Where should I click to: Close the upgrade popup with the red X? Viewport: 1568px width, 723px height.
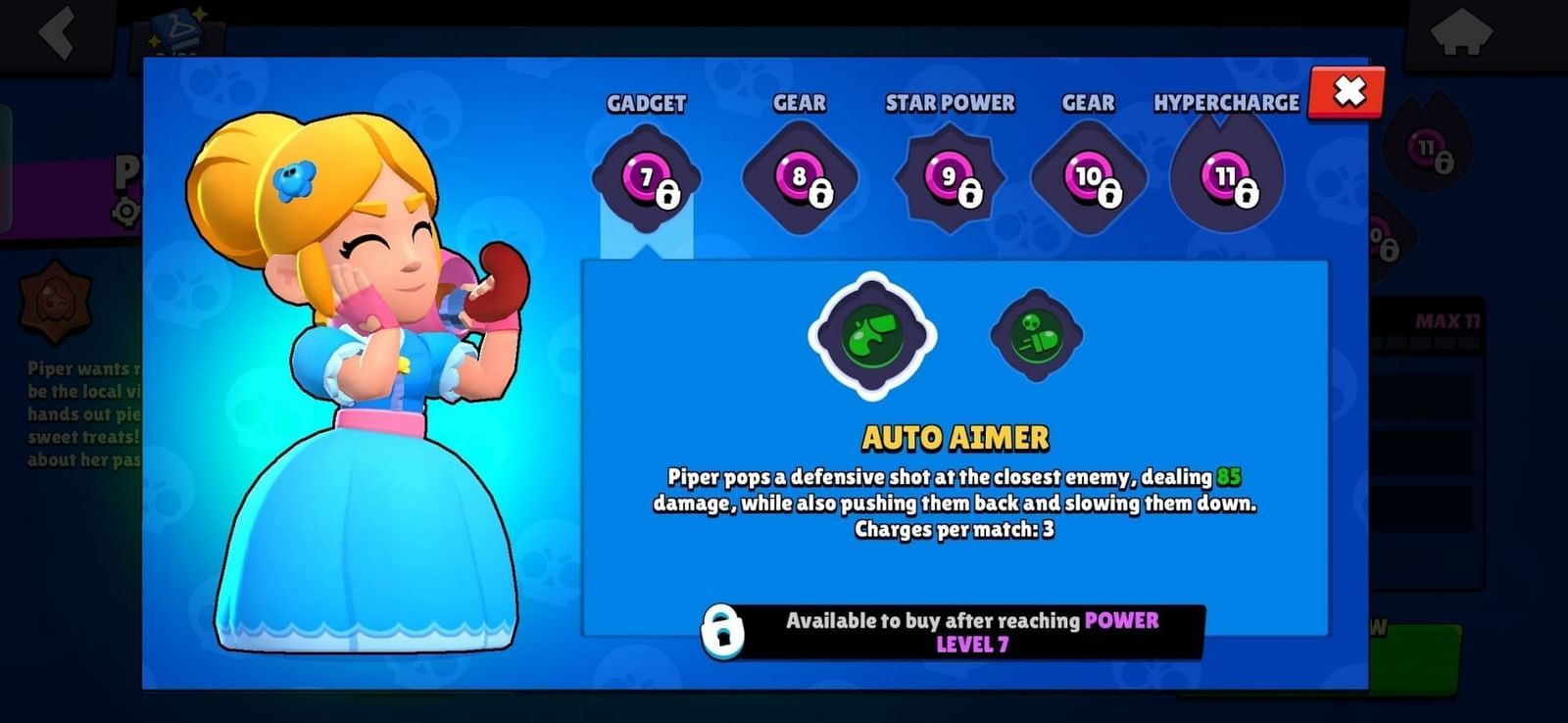[x=1347, y=91]
